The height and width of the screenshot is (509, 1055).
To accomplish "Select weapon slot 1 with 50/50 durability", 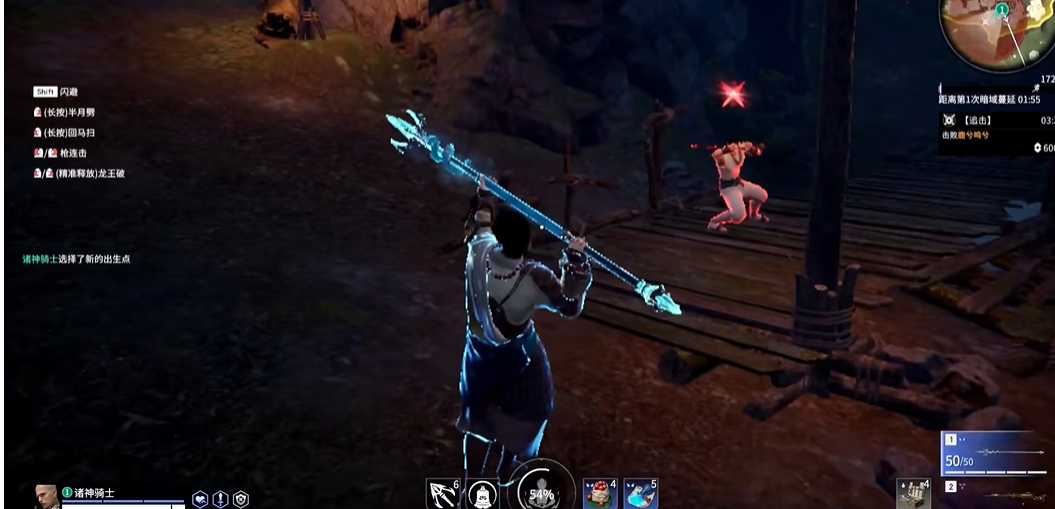I will coord(994,453).
